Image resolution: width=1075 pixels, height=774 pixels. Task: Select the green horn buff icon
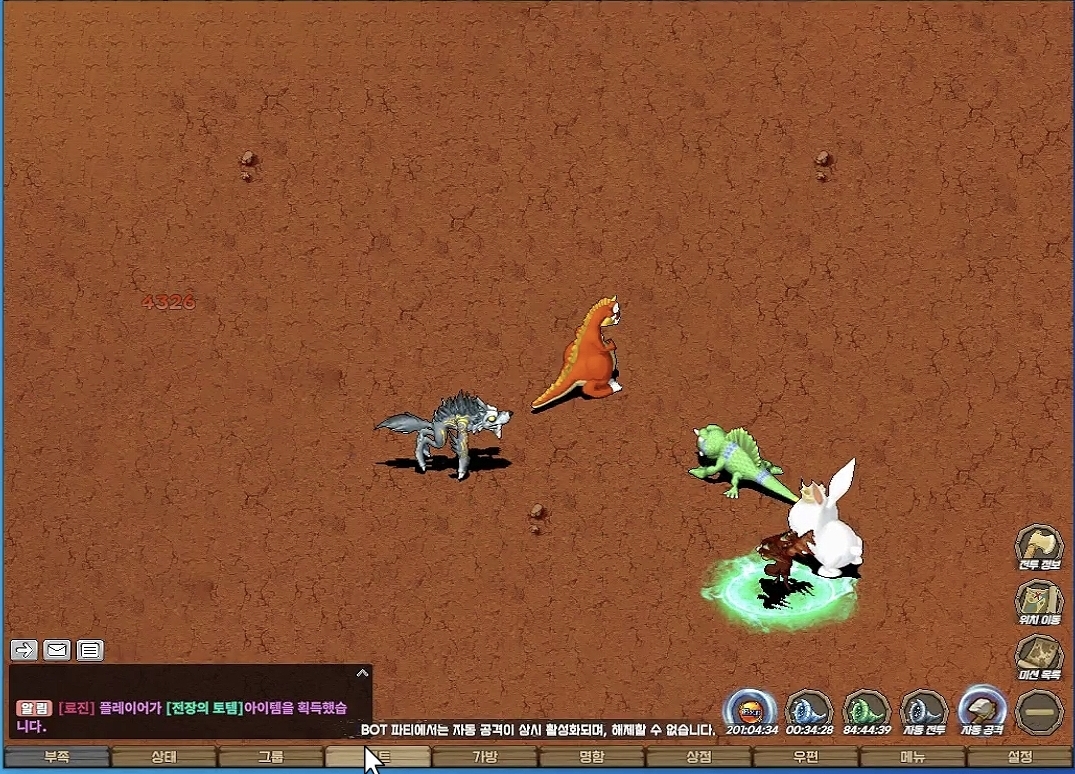867,710
